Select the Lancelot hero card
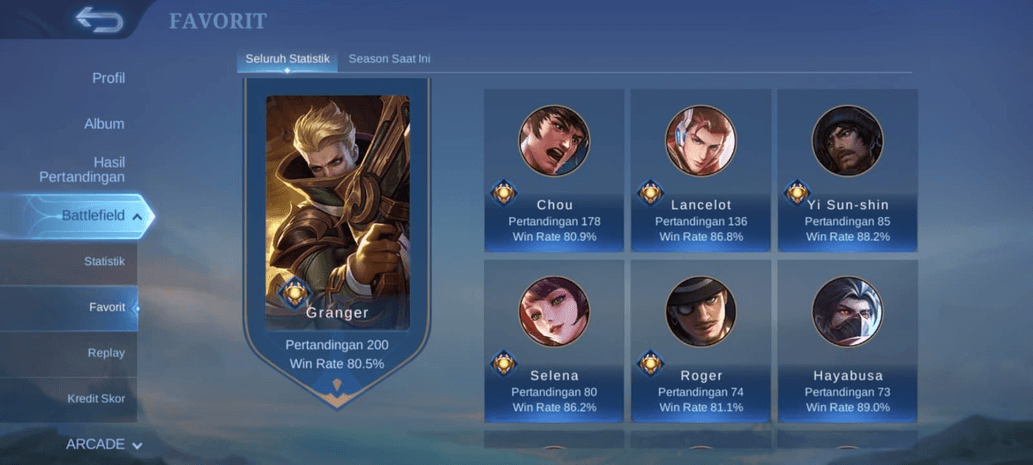 click(x=700, y=170)
